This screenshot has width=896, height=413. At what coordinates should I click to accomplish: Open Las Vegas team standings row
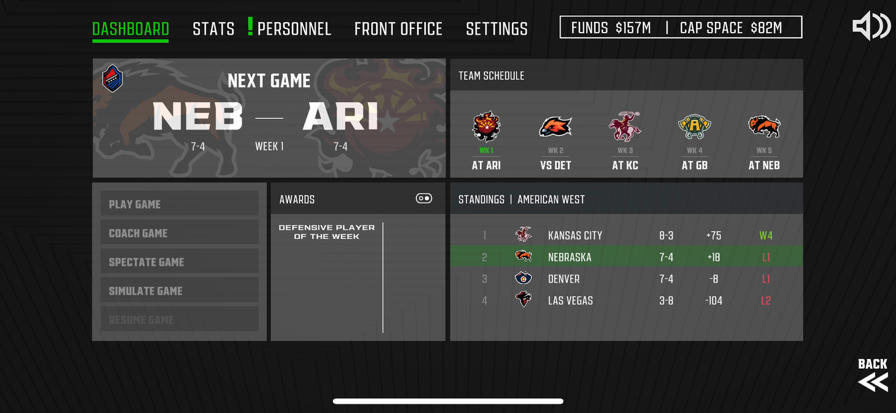click(x=626, y=301)
